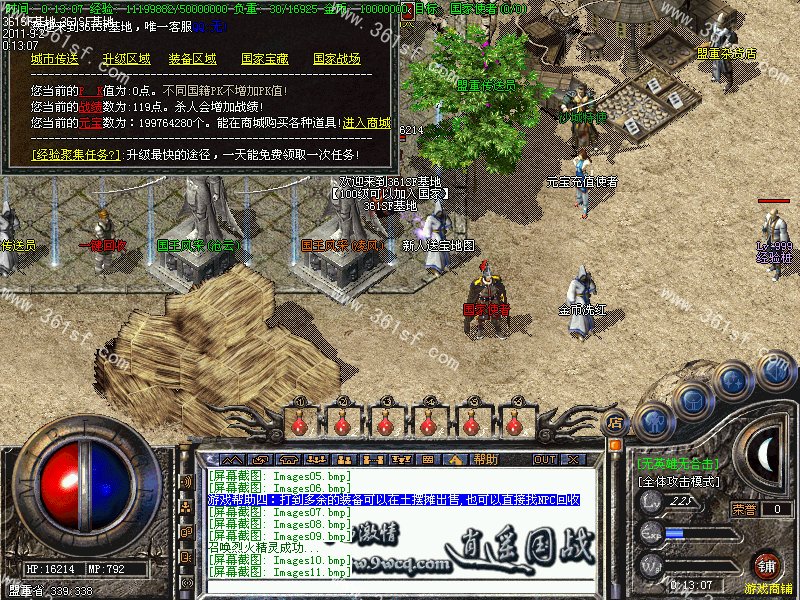
Task: Open the 经验聚集任务 quest link
Action: 76,154
